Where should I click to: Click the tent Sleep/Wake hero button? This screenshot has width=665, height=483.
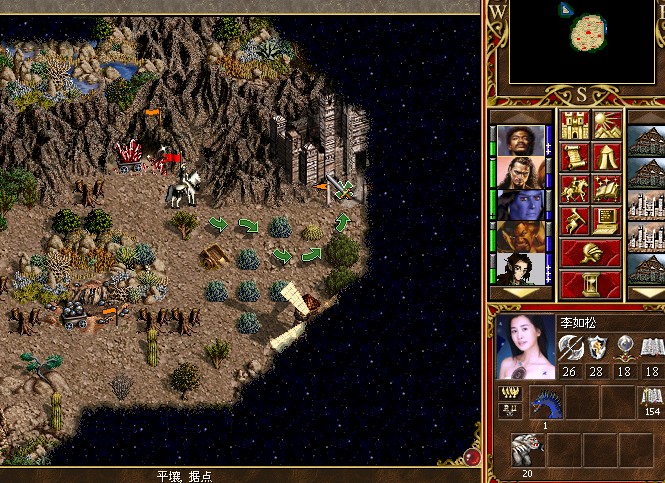607,157
